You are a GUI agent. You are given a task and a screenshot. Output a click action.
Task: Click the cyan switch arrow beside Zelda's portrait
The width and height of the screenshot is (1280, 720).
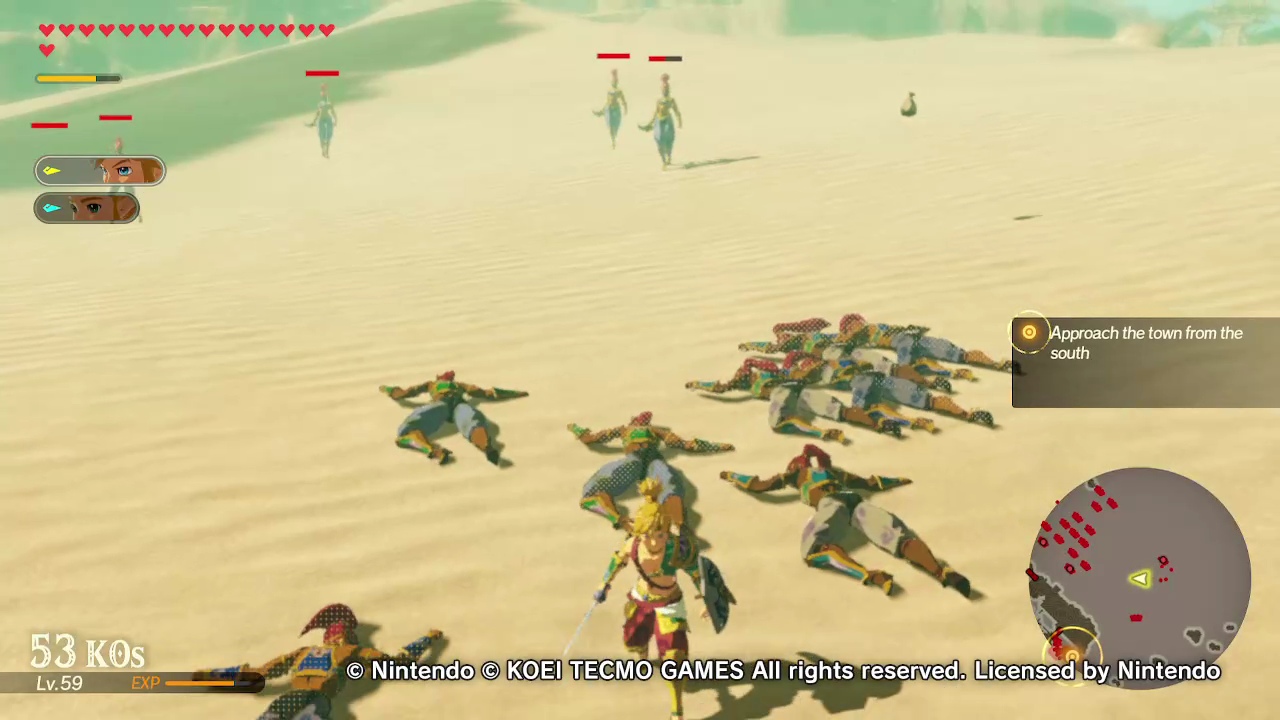tap(51, 208)
